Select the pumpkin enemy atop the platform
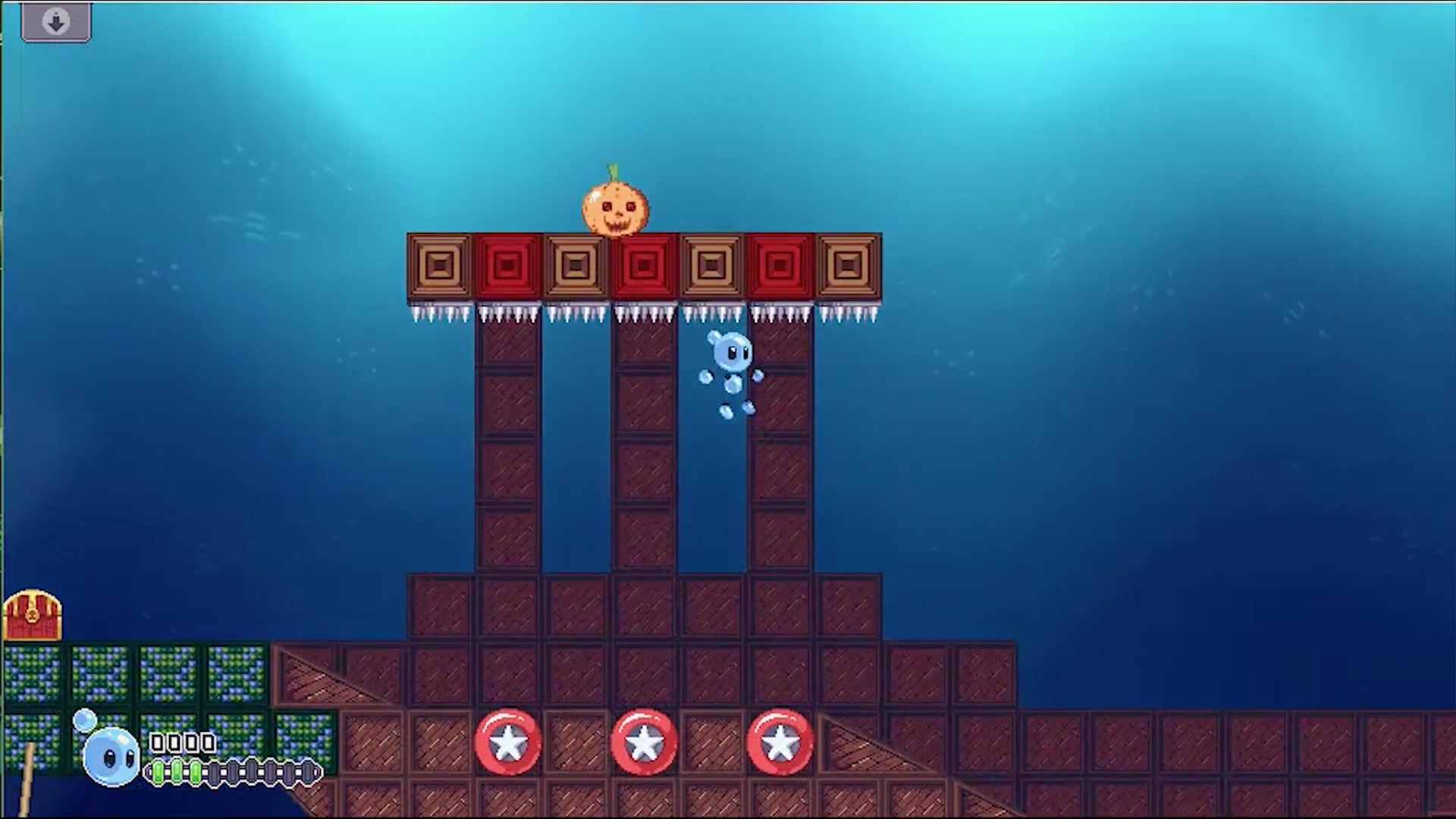The height and width of the screenshot is (819, 1456). tap(614, 205)
